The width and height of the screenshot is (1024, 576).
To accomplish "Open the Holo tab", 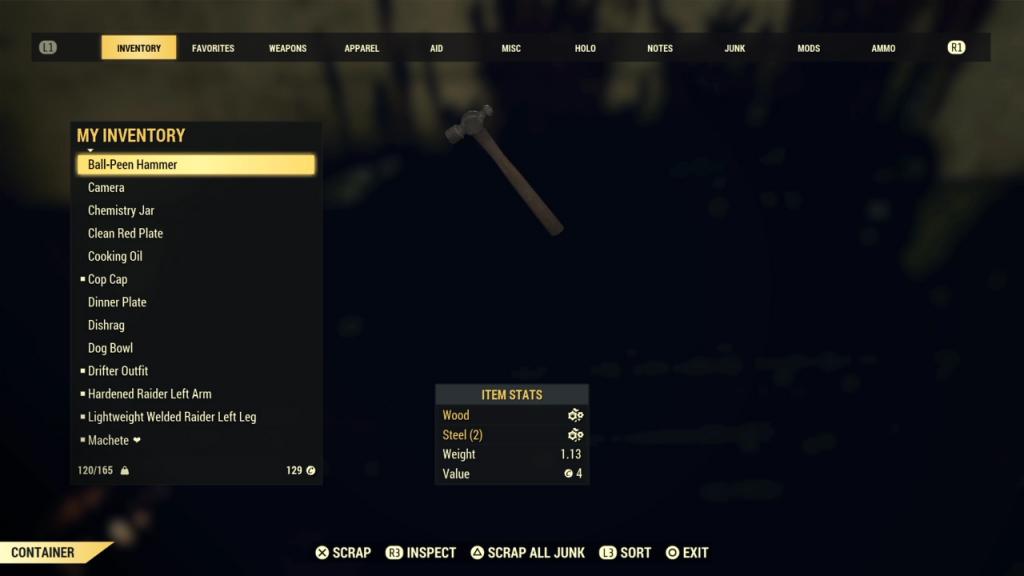I will click(x=585, y=48).
